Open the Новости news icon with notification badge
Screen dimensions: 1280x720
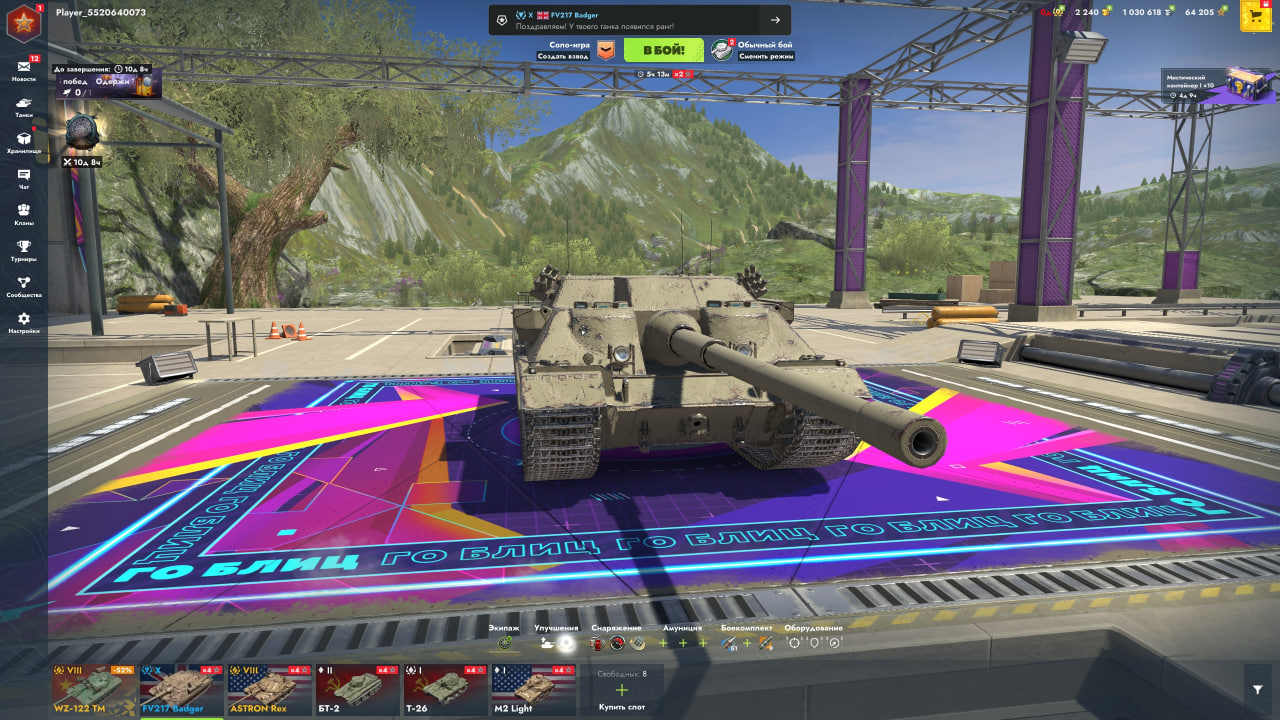point(25,68)
